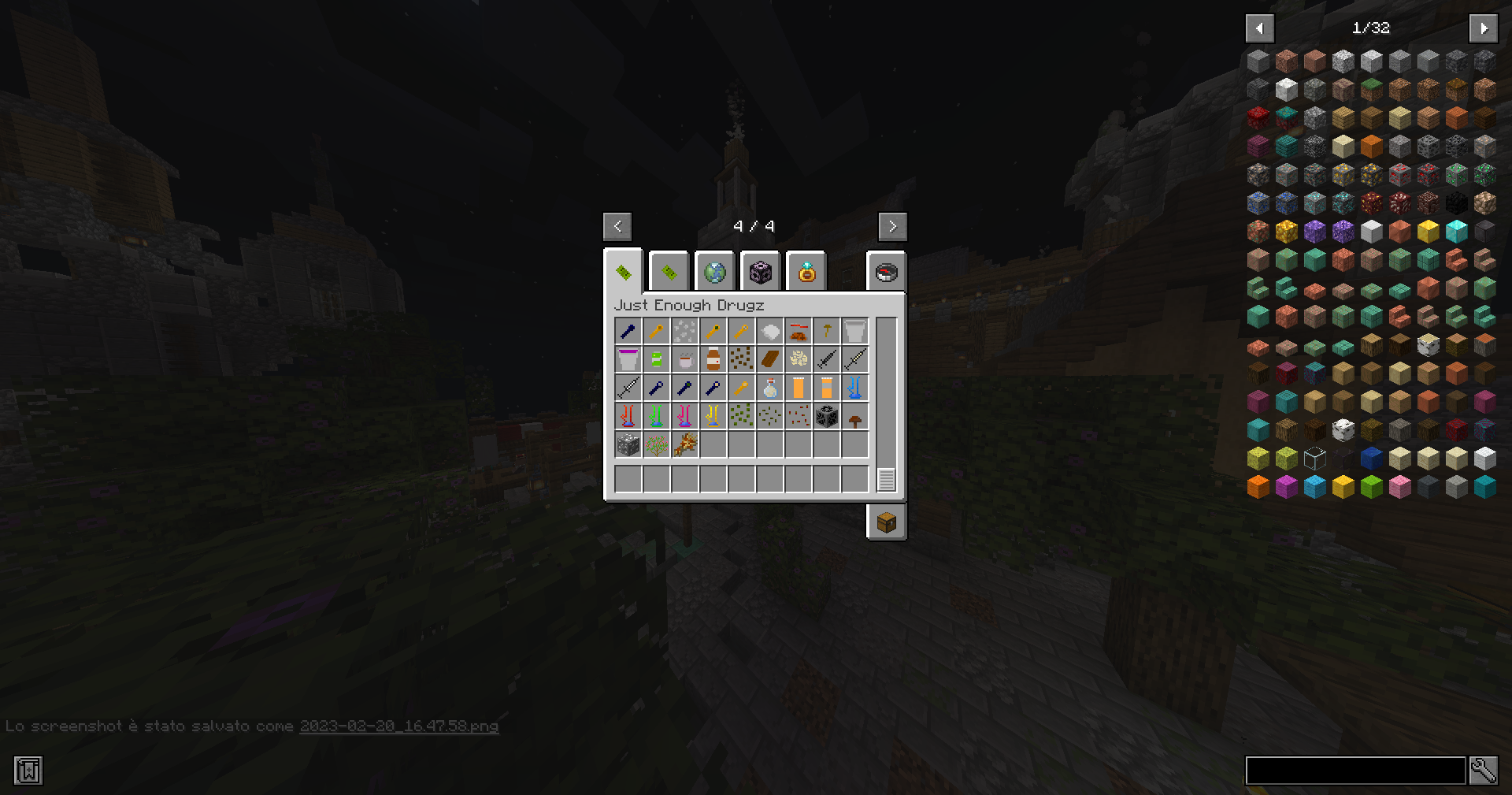The height and width of the screenshot is (795, 1512).
Task: Click the chest icon below the tabs
Action: point(886,521)
